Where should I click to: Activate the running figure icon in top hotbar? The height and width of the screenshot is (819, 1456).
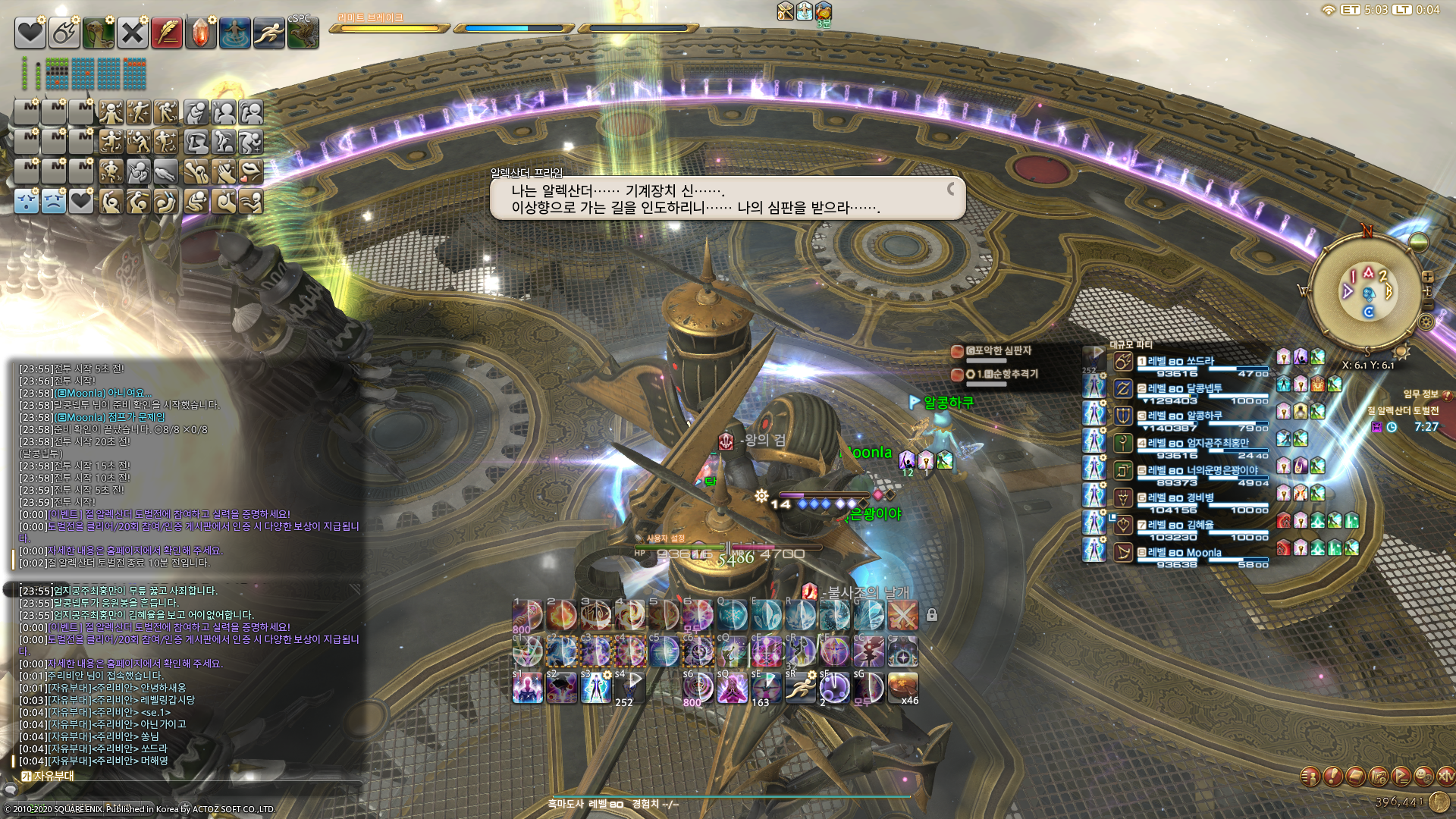[268, 33]
